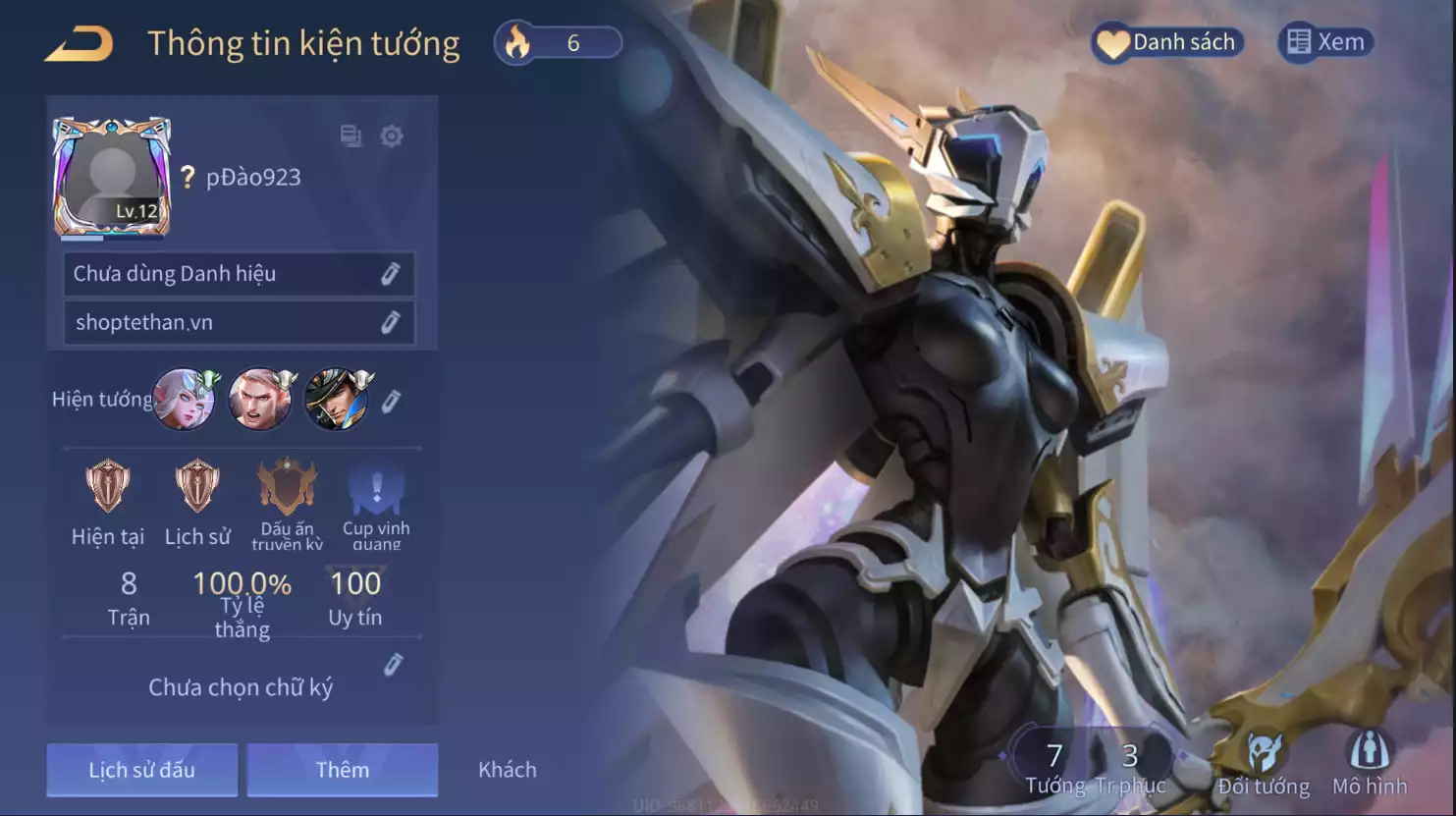This screenshot has height=816, width=1456.
Task: Open the profile gear settings icon
Action: (x=392, y=136)
